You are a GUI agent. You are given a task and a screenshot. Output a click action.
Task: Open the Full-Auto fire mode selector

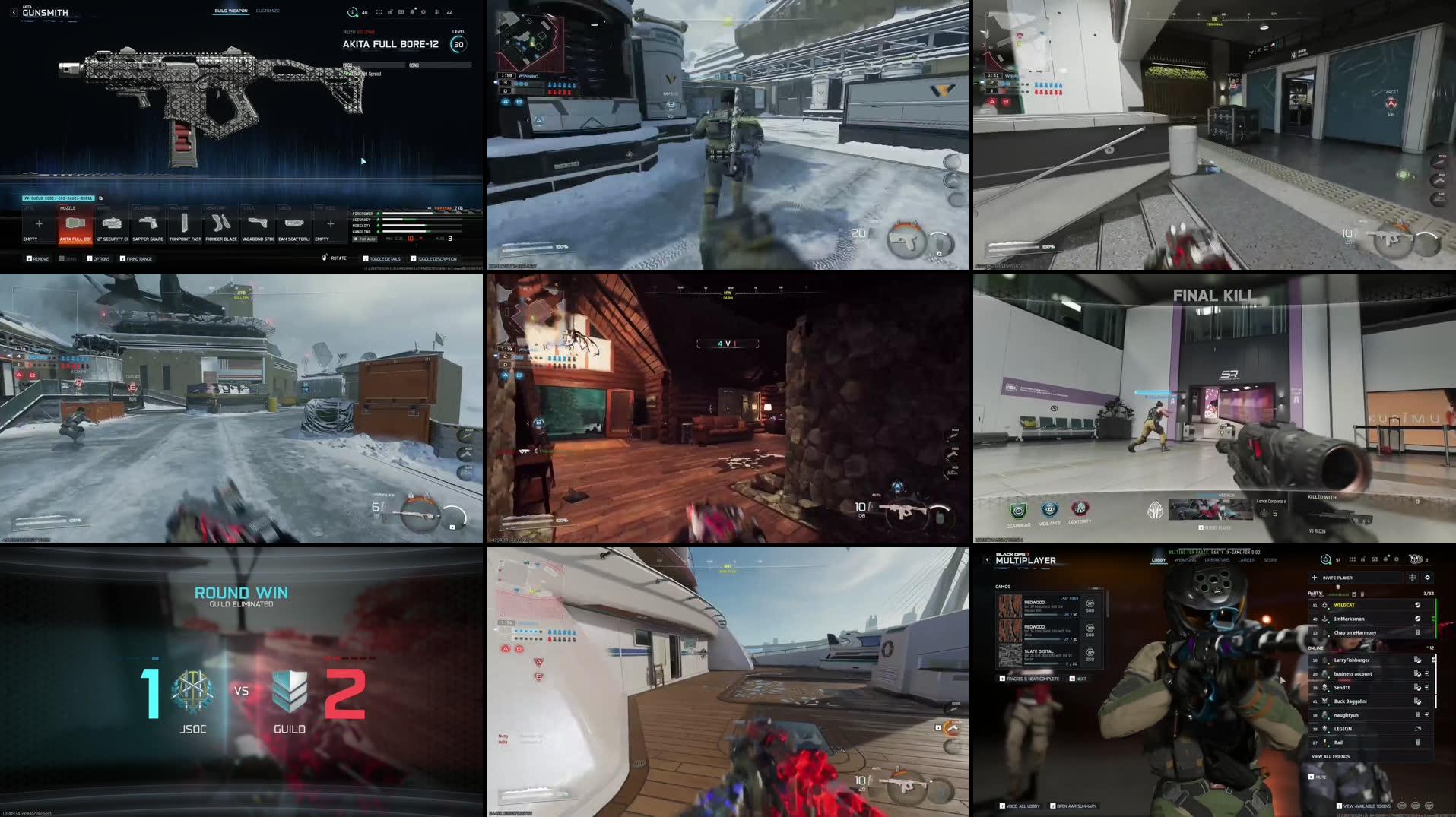tap(364, 237)
